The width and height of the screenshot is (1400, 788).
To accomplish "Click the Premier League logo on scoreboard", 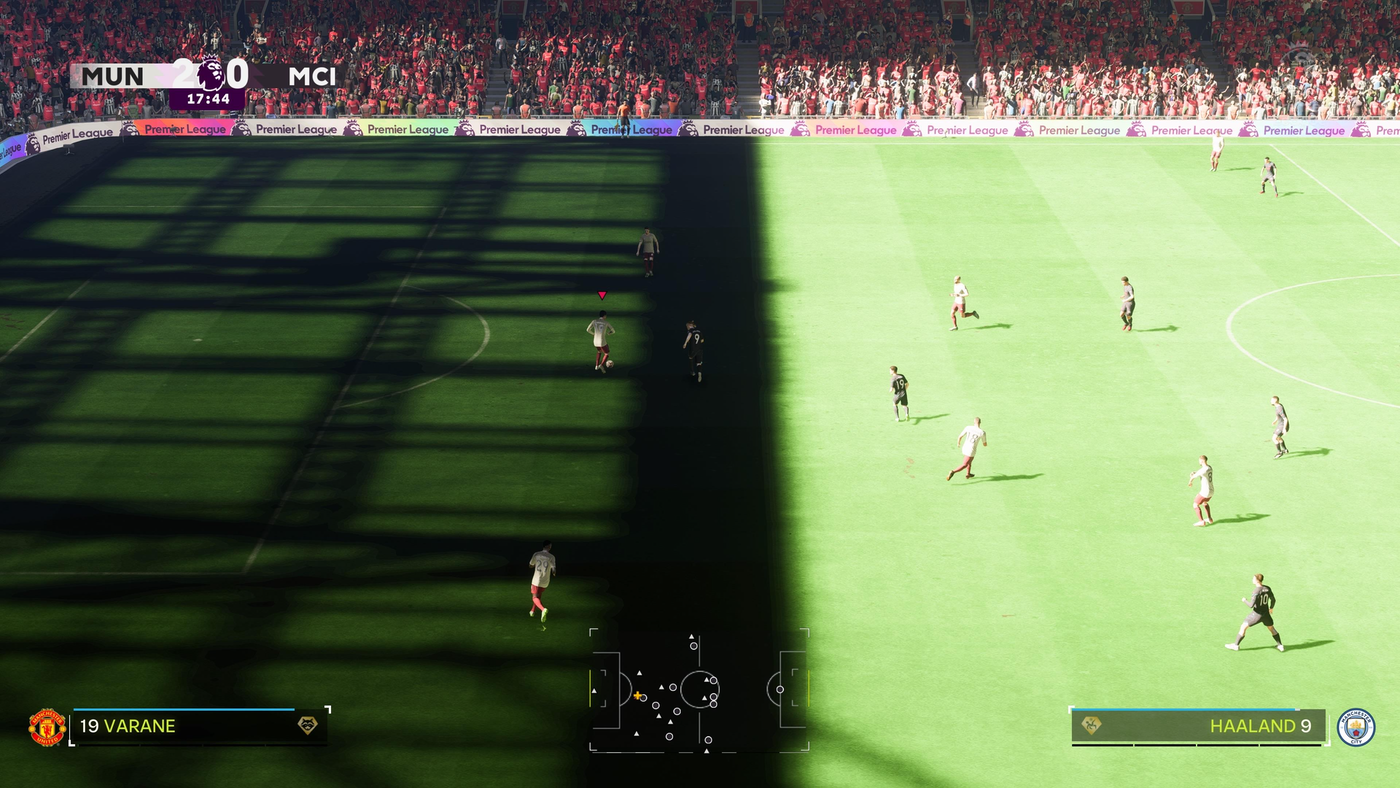I will 211,75.
